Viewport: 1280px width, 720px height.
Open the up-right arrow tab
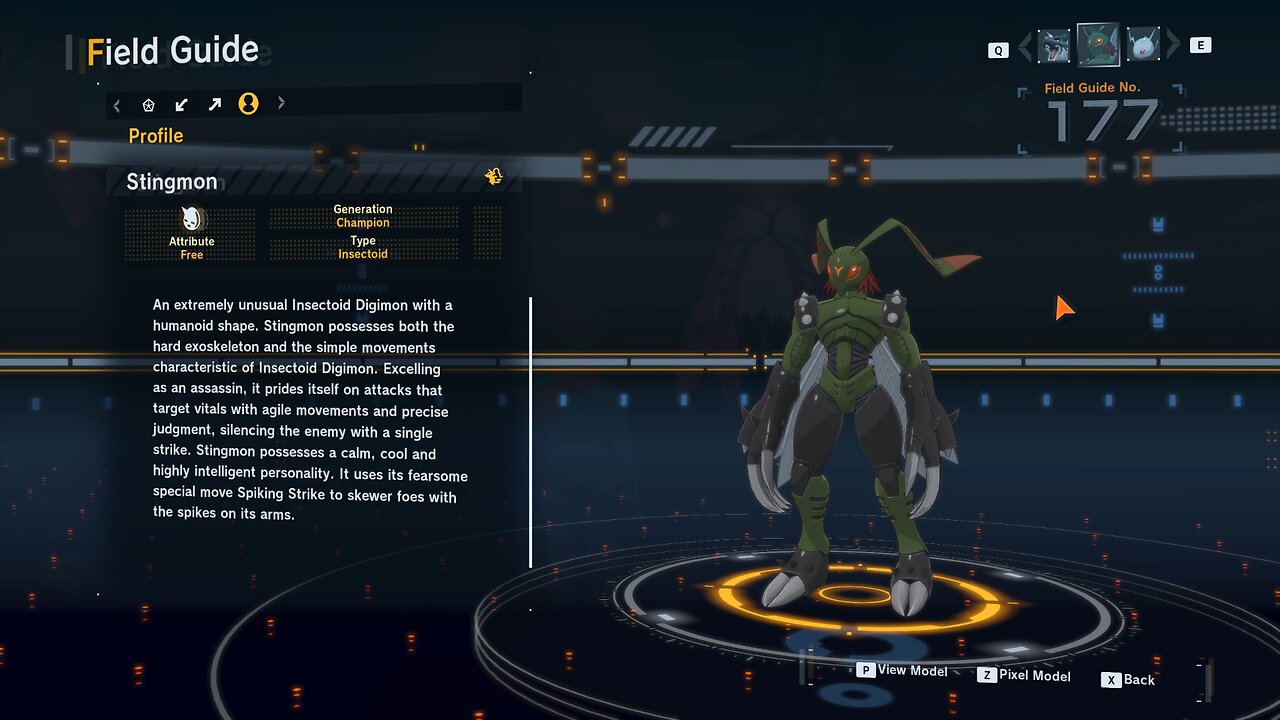[214, 104]
